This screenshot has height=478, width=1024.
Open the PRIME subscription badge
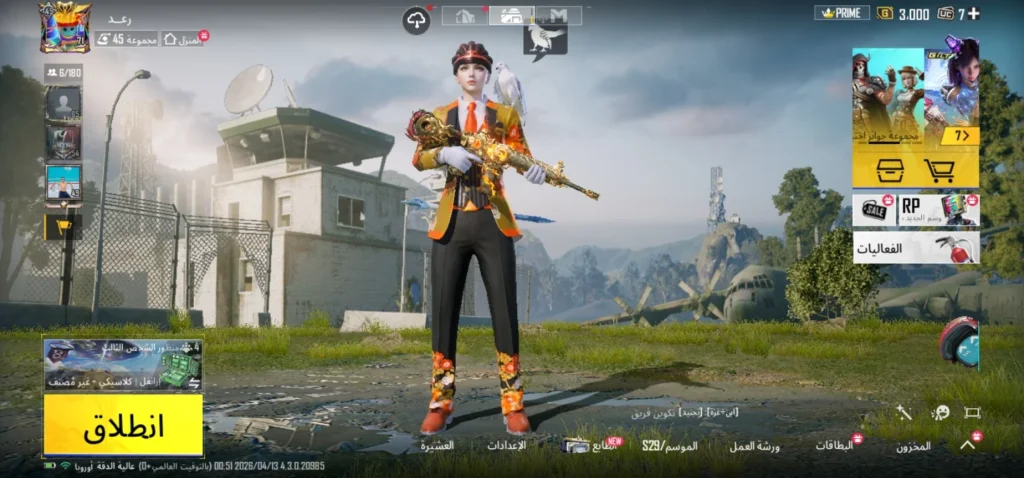click(x=842, y=13)
